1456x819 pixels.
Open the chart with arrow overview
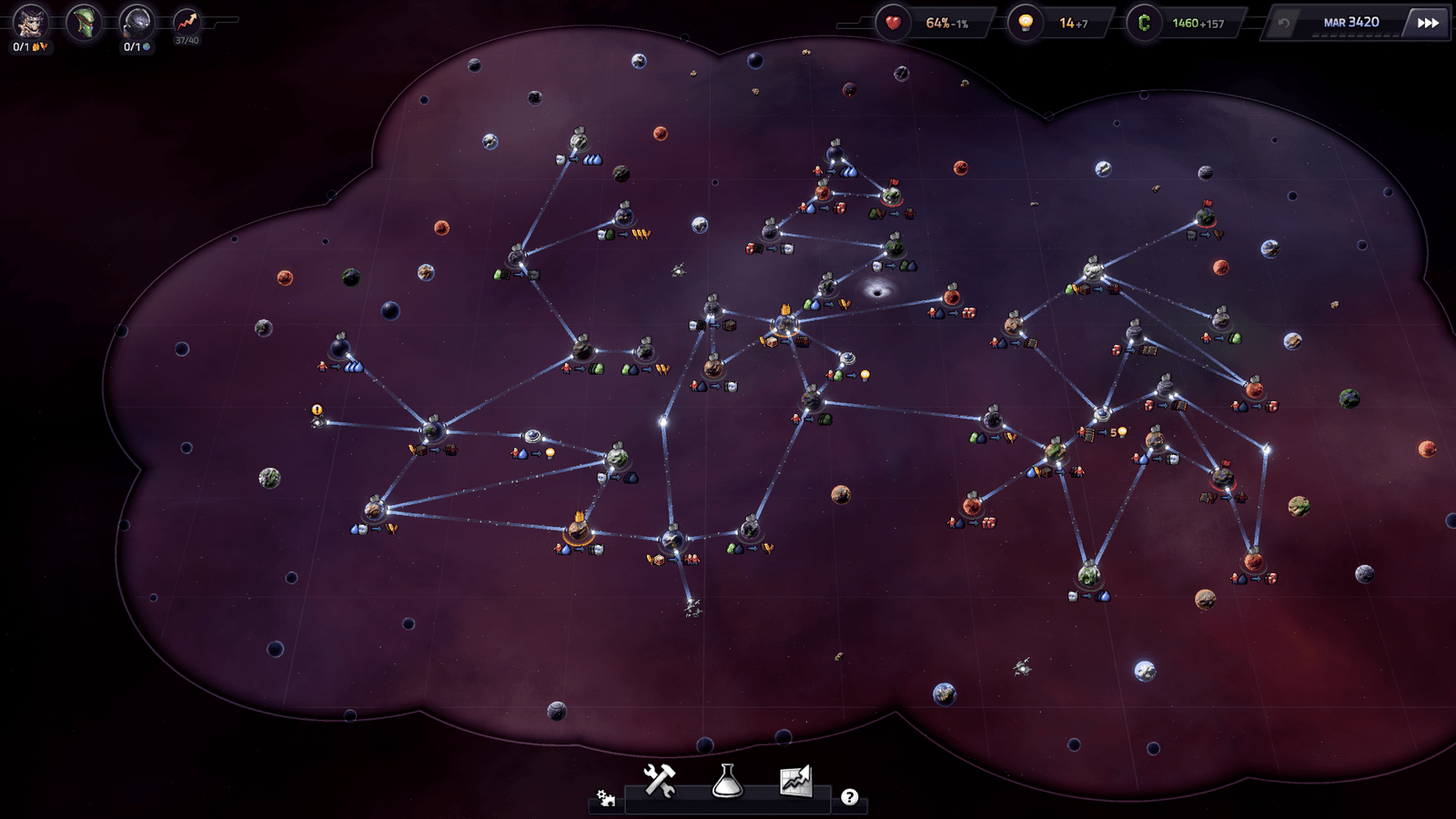pos(795,781)
